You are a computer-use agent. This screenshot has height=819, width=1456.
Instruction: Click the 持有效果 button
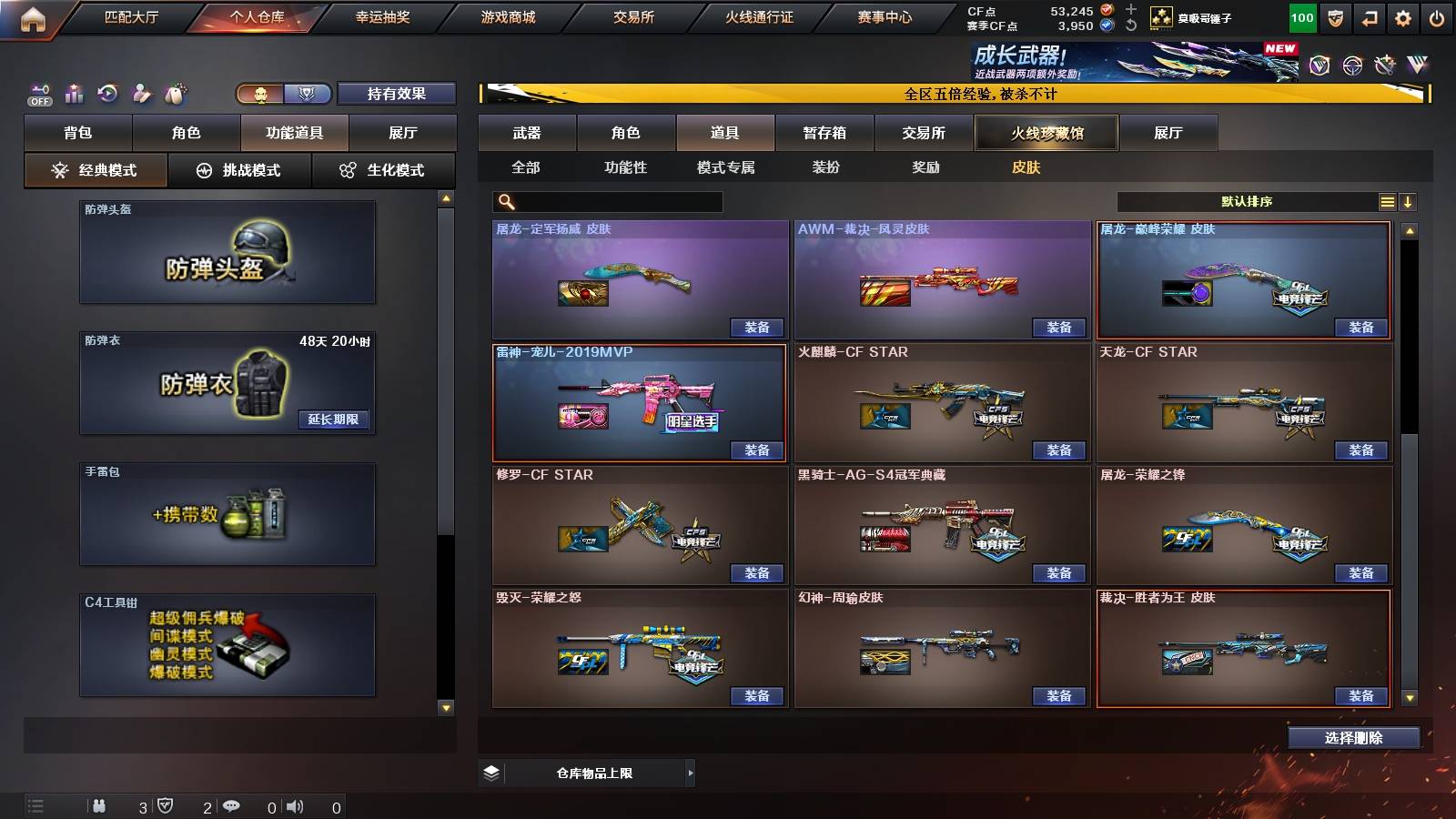397,93
